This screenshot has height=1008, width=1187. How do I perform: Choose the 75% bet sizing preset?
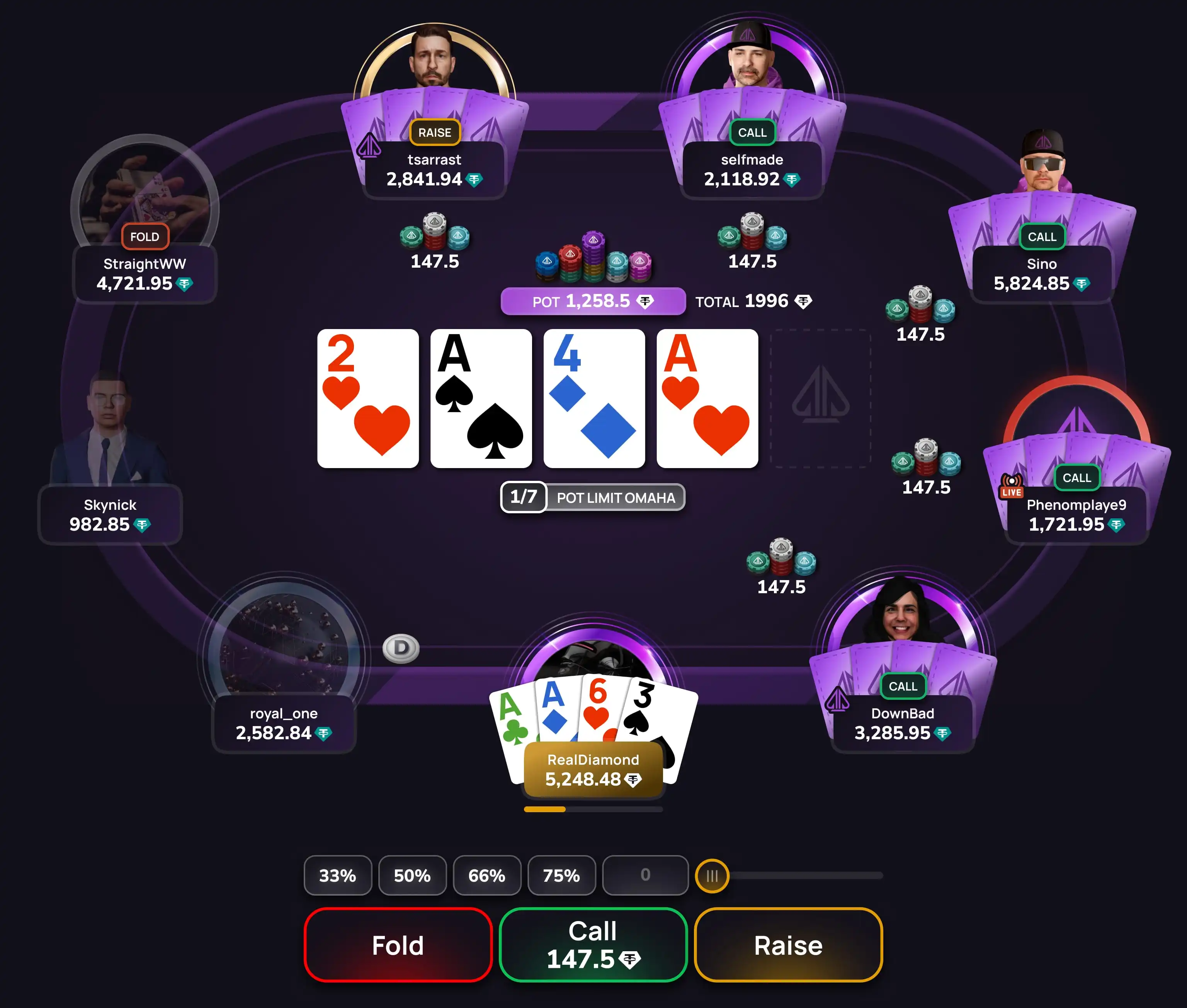point(561,876)
